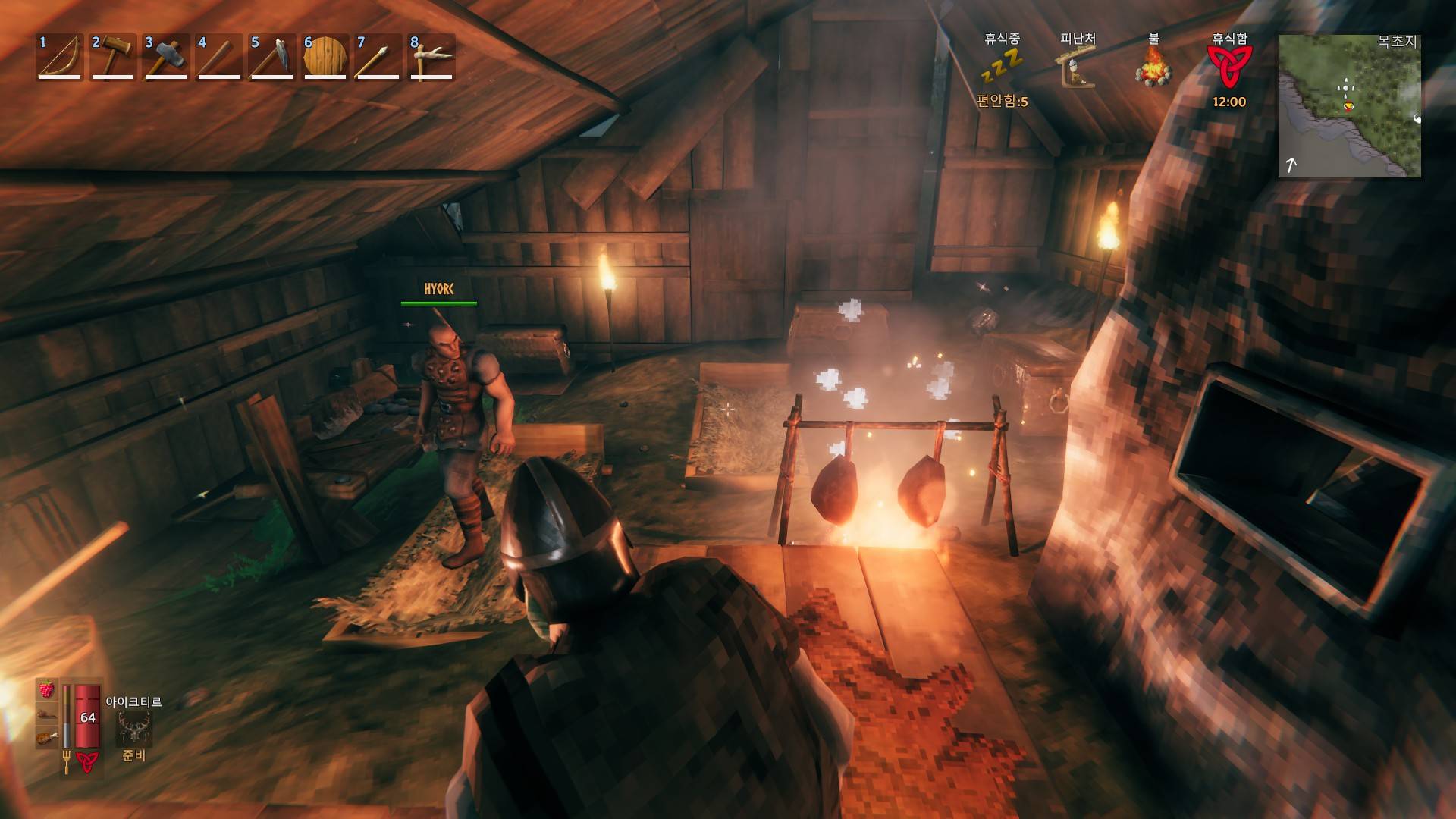The height and width of the screenshot is (819, 1456).
Task: Inspect the raspberry food slot
Action: pyautogui.click(x=47, y=690)
